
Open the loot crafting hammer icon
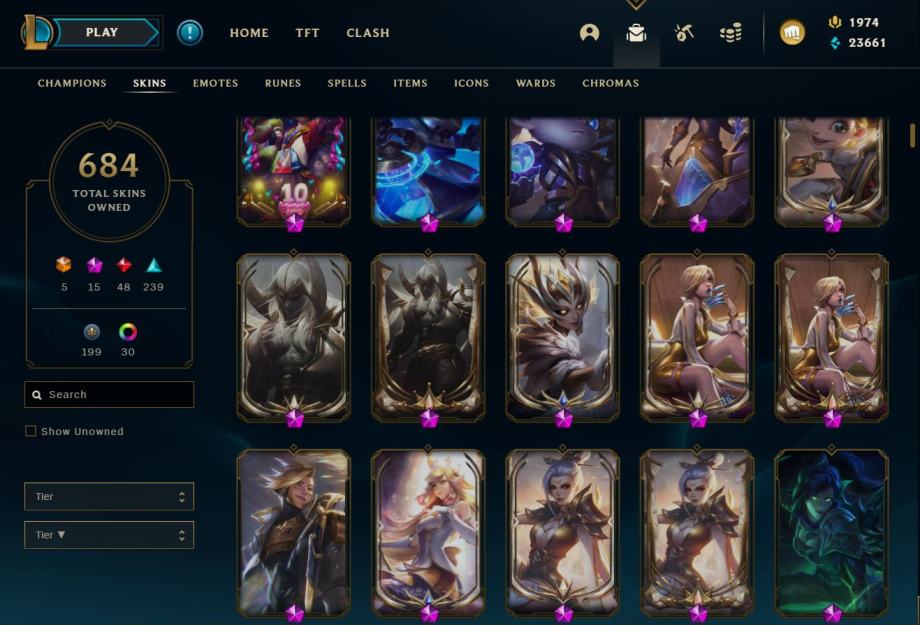(x=684, y=33)
